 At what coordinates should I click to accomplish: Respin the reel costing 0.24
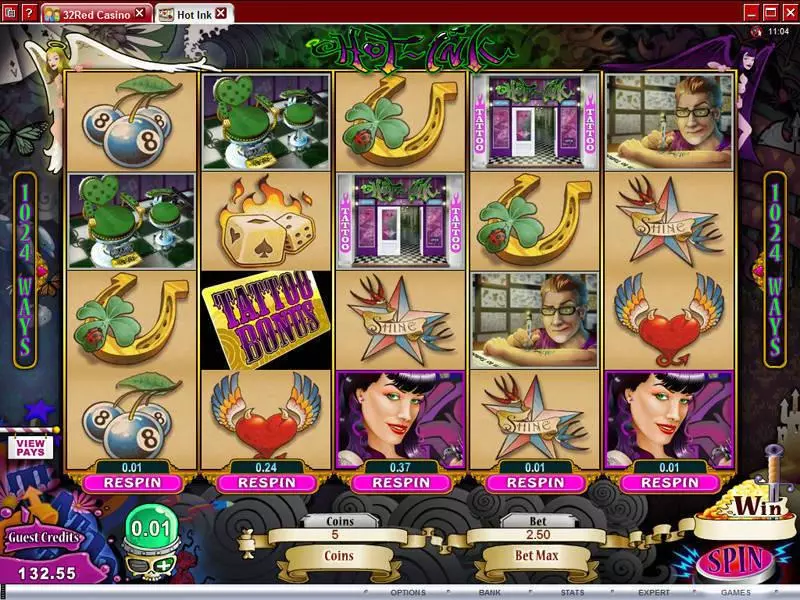tap(265, 482)
